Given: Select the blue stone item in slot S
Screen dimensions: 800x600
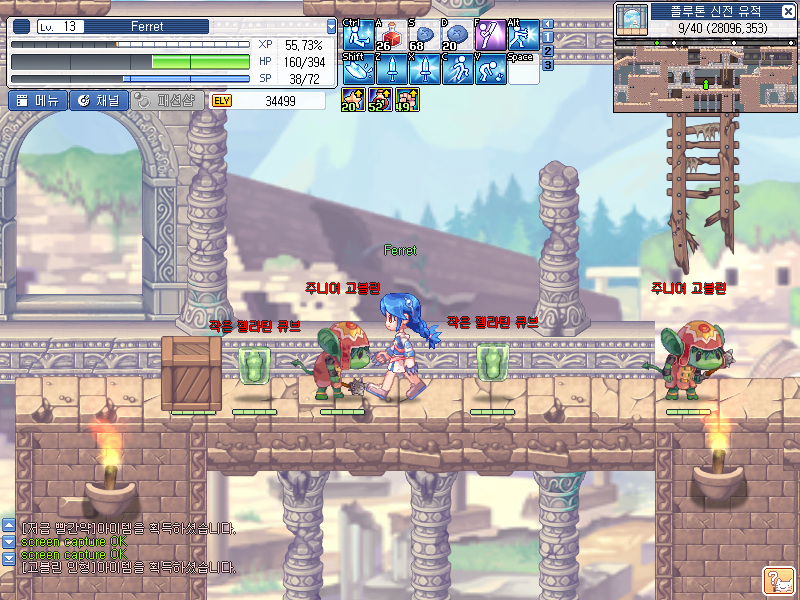Looking at the screenshot, I should 424,35.
